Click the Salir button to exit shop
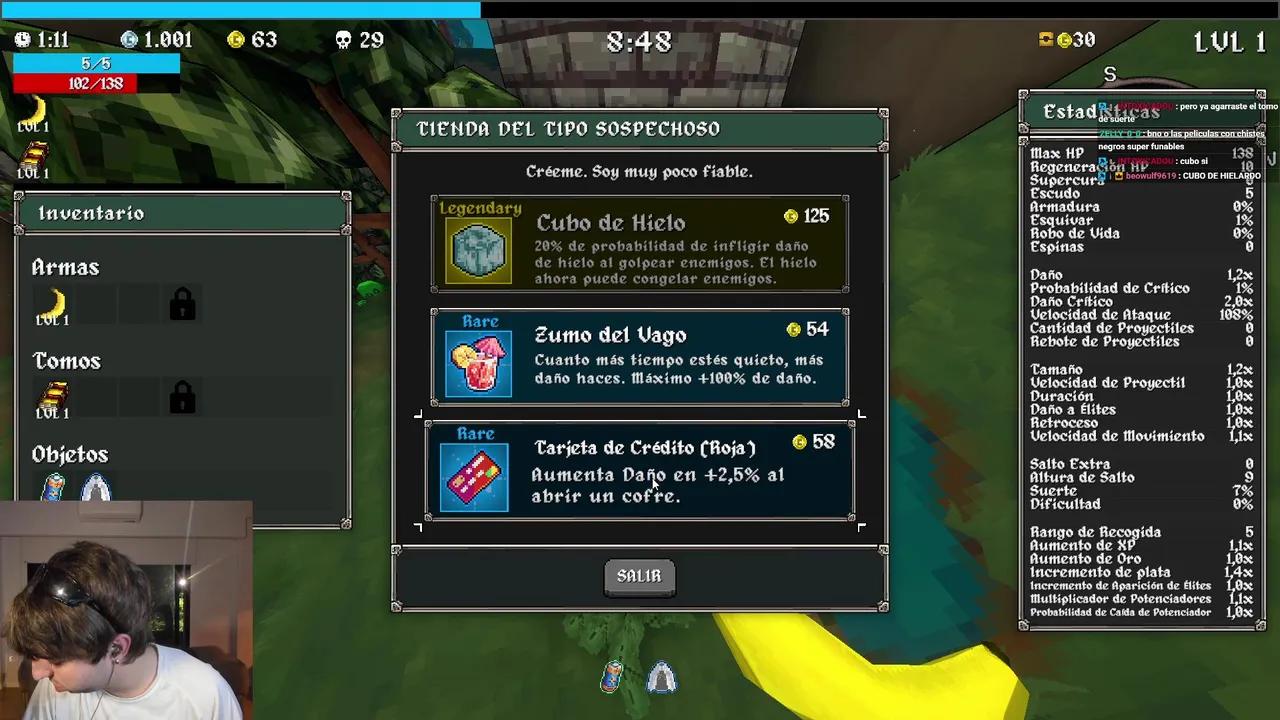 pos(639,576)
